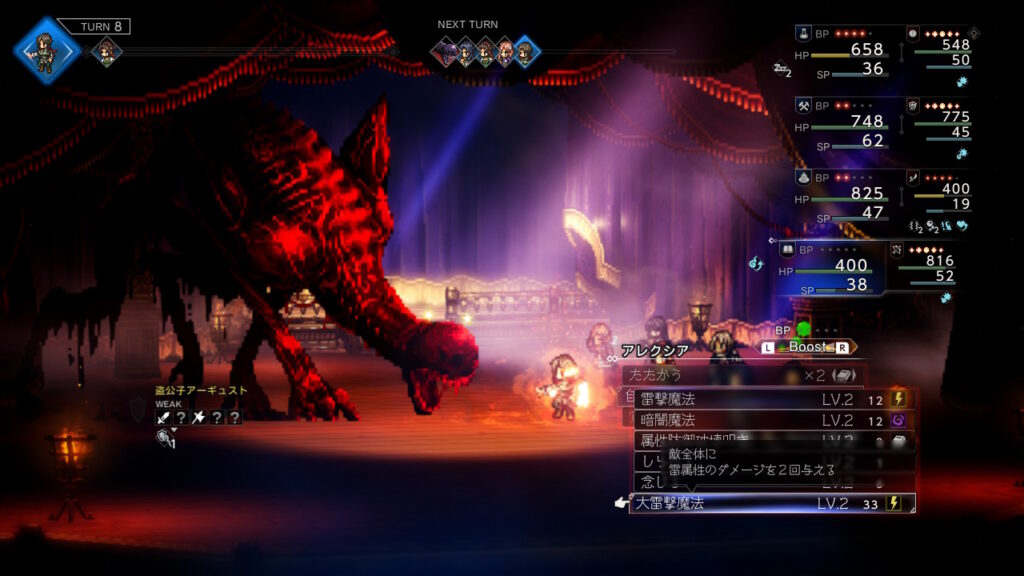1024x576 pixels.
Task: Click the highlighted portrait in NEXT TURN order
Action: [526, 51]
